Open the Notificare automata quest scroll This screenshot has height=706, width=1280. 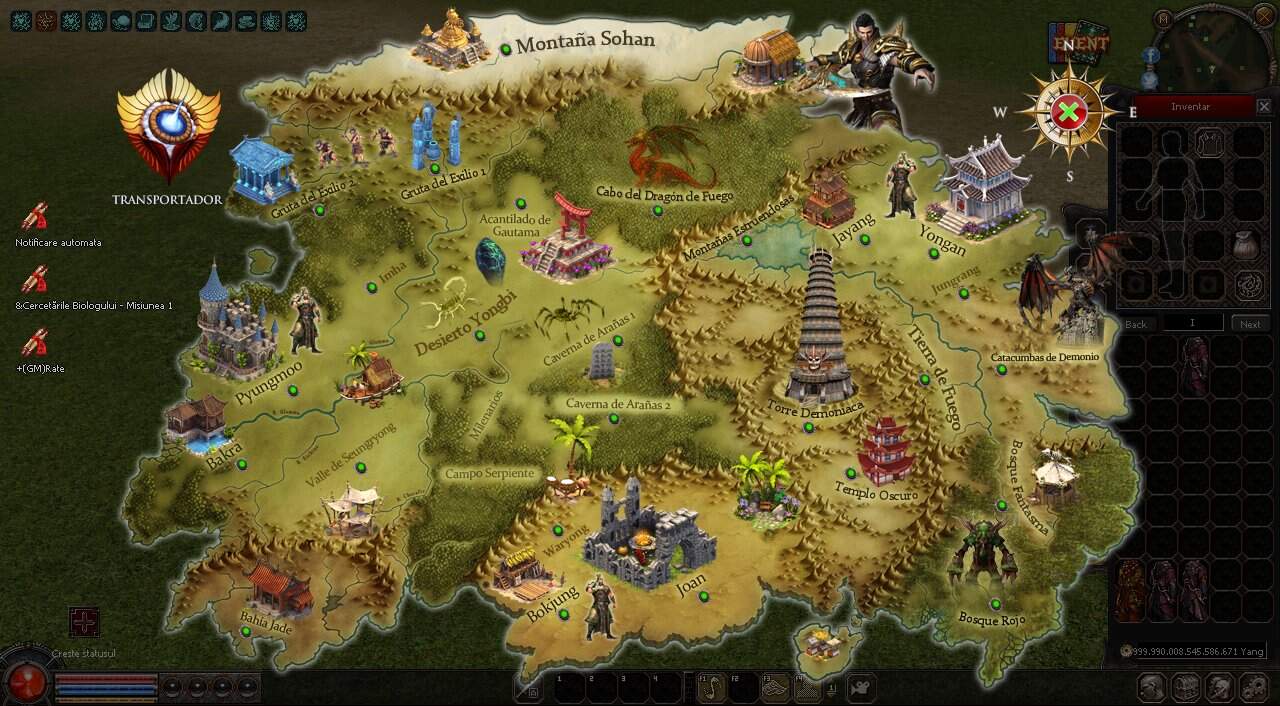35,217
